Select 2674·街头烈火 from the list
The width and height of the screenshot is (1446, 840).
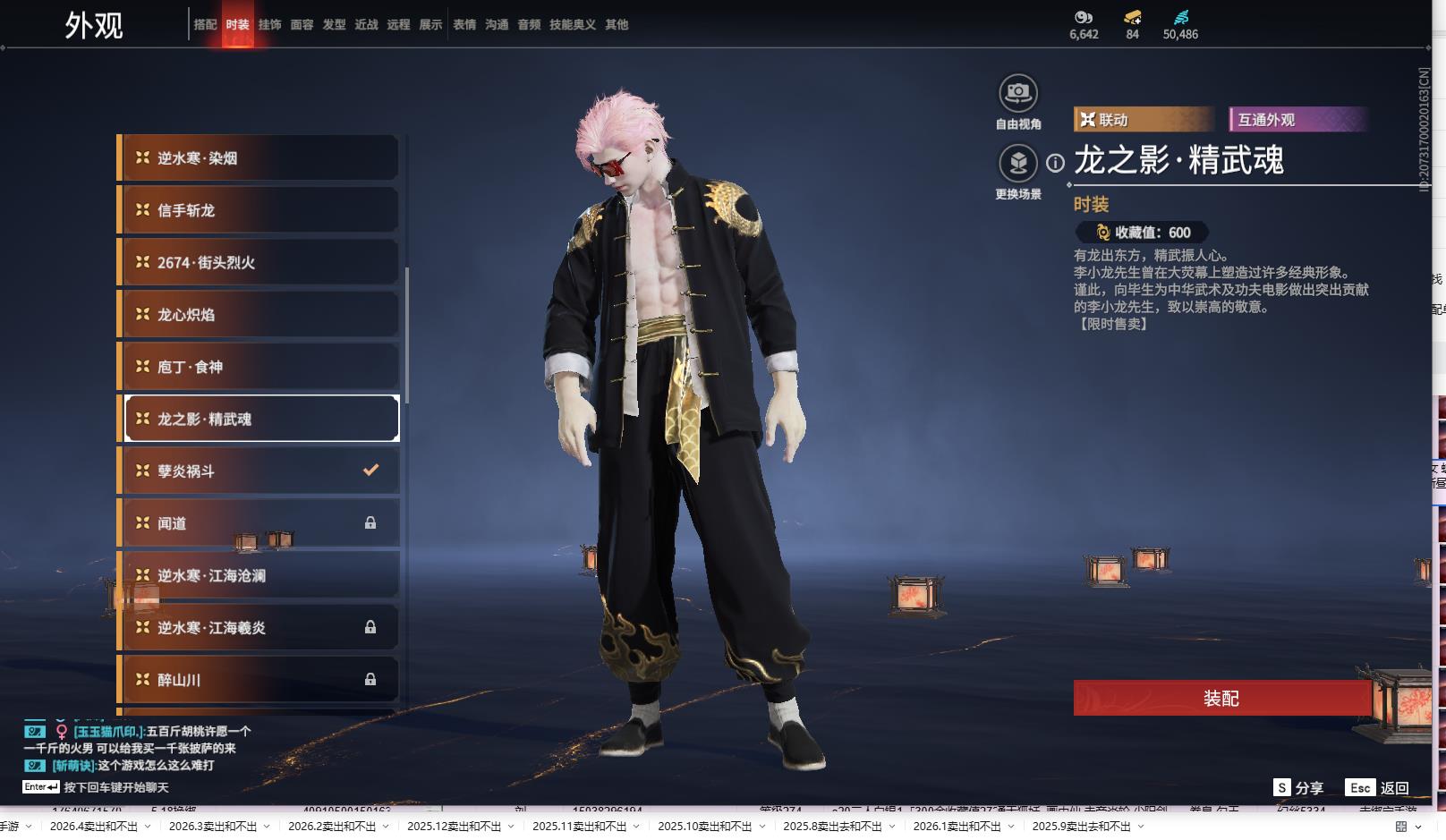(x=259, y=262)
